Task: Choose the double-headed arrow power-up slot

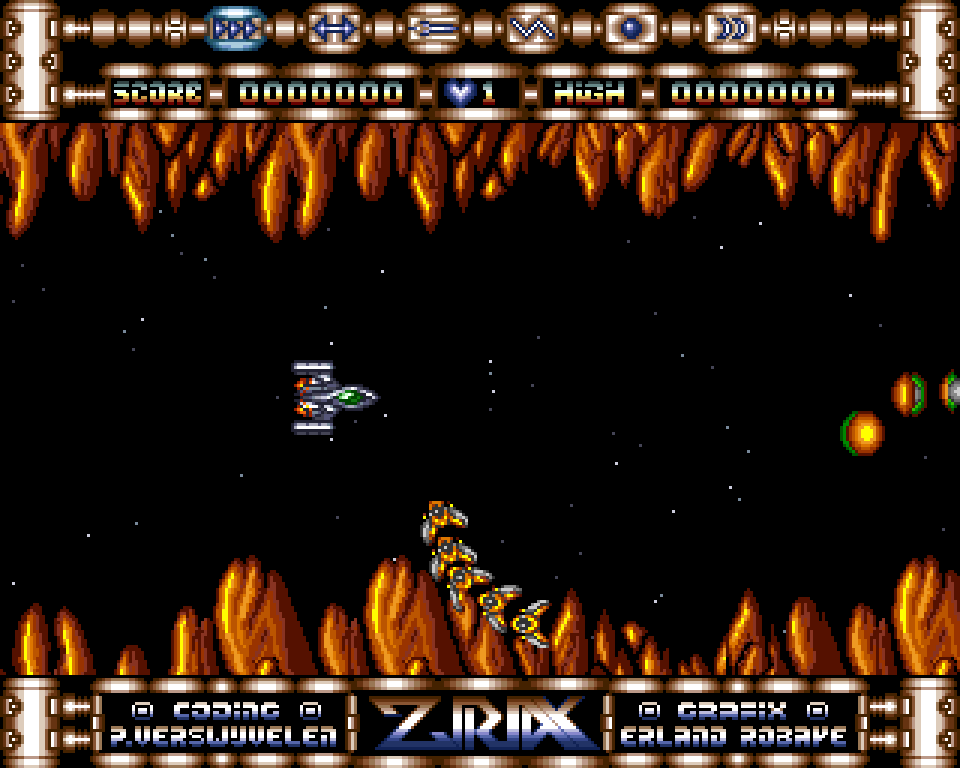Action: (x=334, y=28)
